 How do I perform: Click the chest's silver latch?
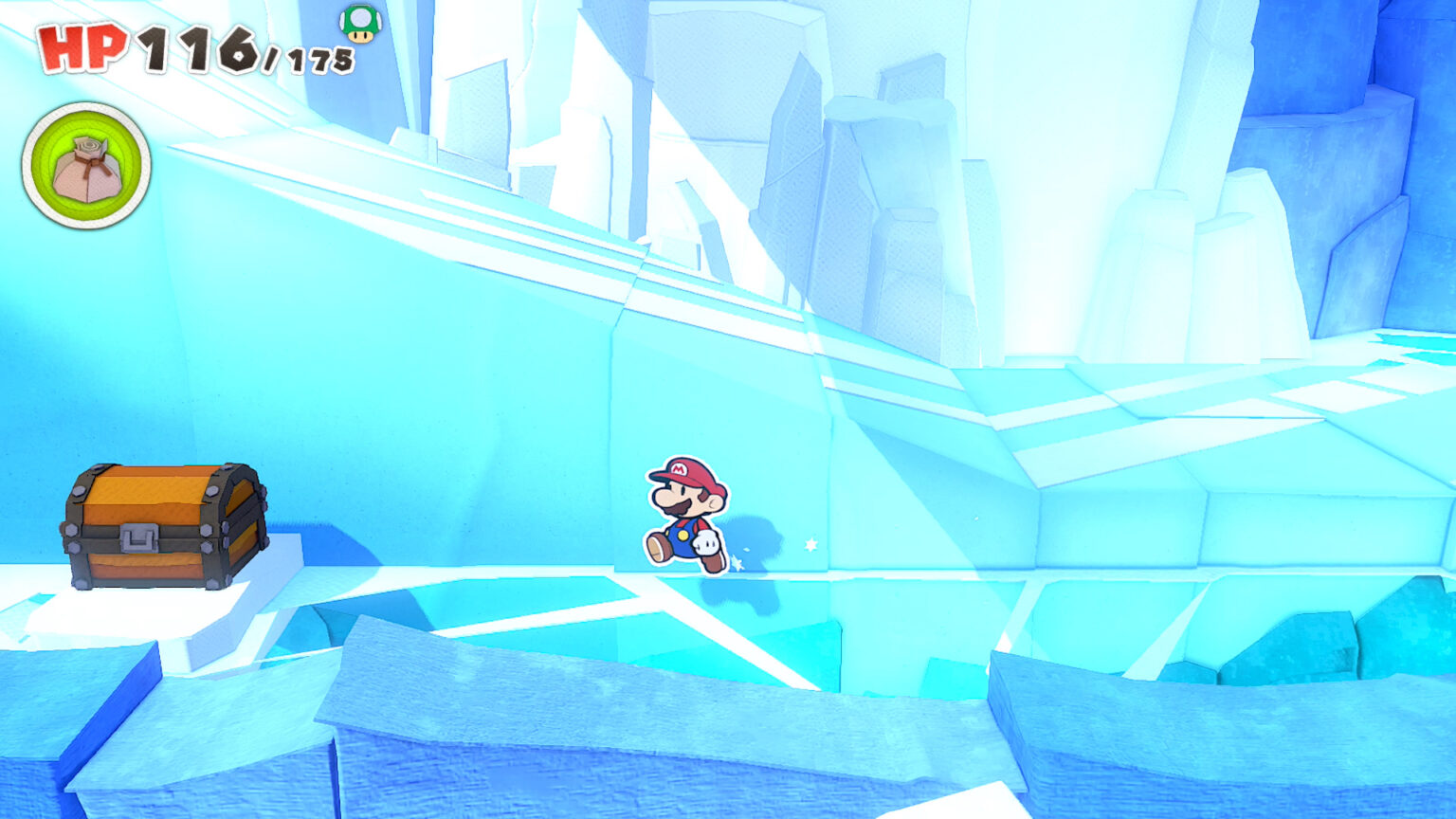[138, 538]
